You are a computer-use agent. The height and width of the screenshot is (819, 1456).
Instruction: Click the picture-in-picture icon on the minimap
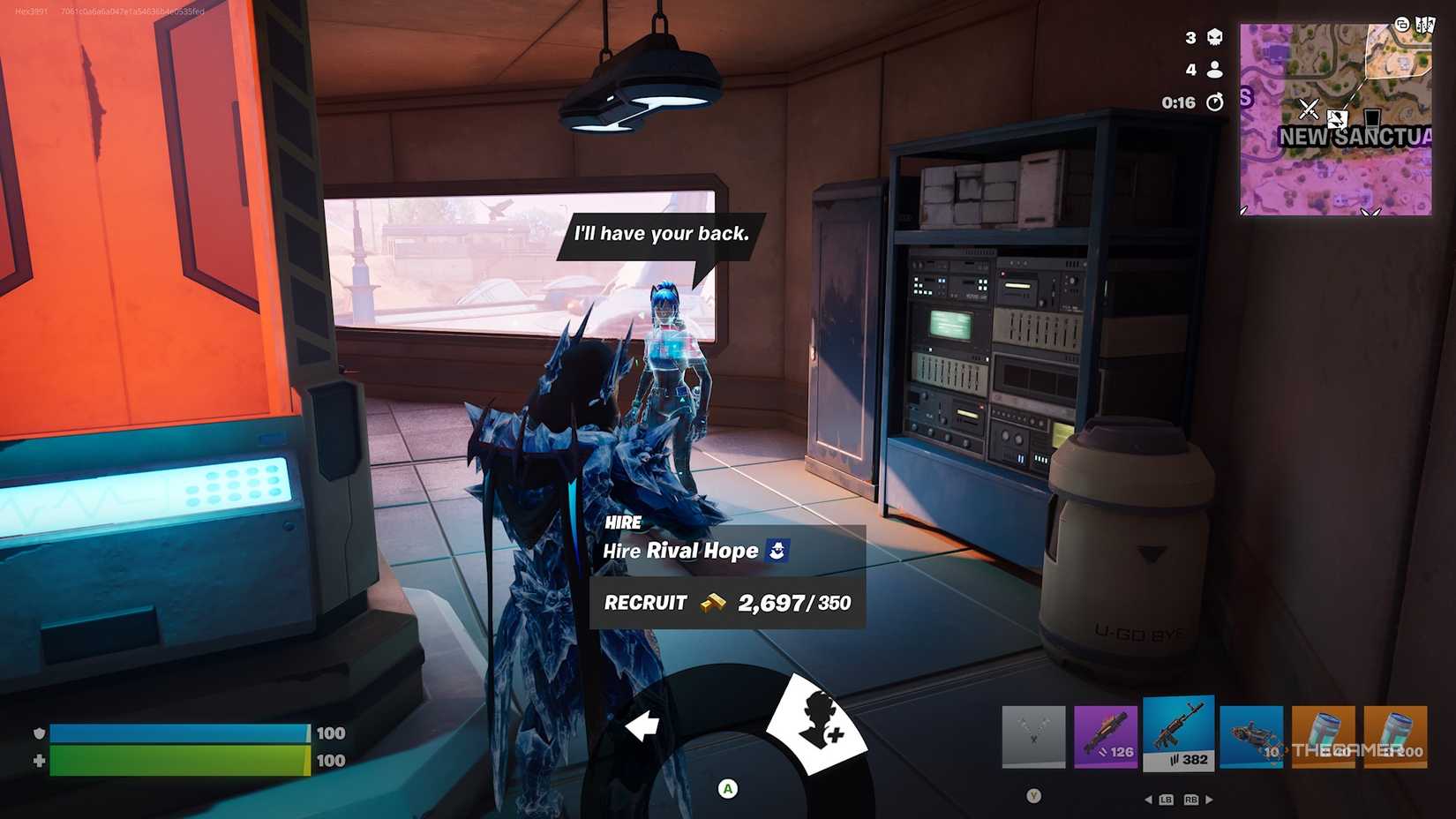[x=1402, y=24]
